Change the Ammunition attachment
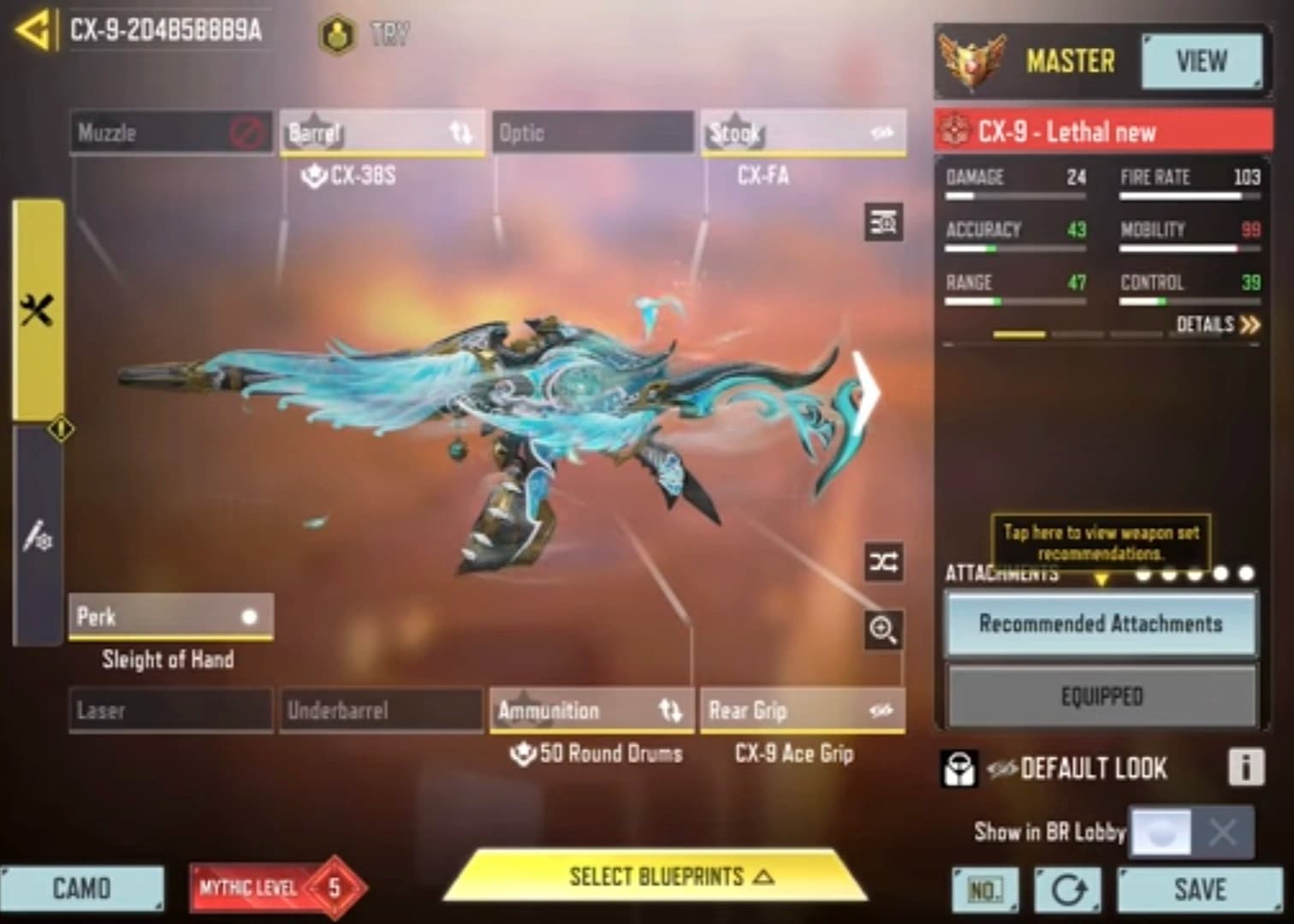1294x924 pixels. point(591,711)
